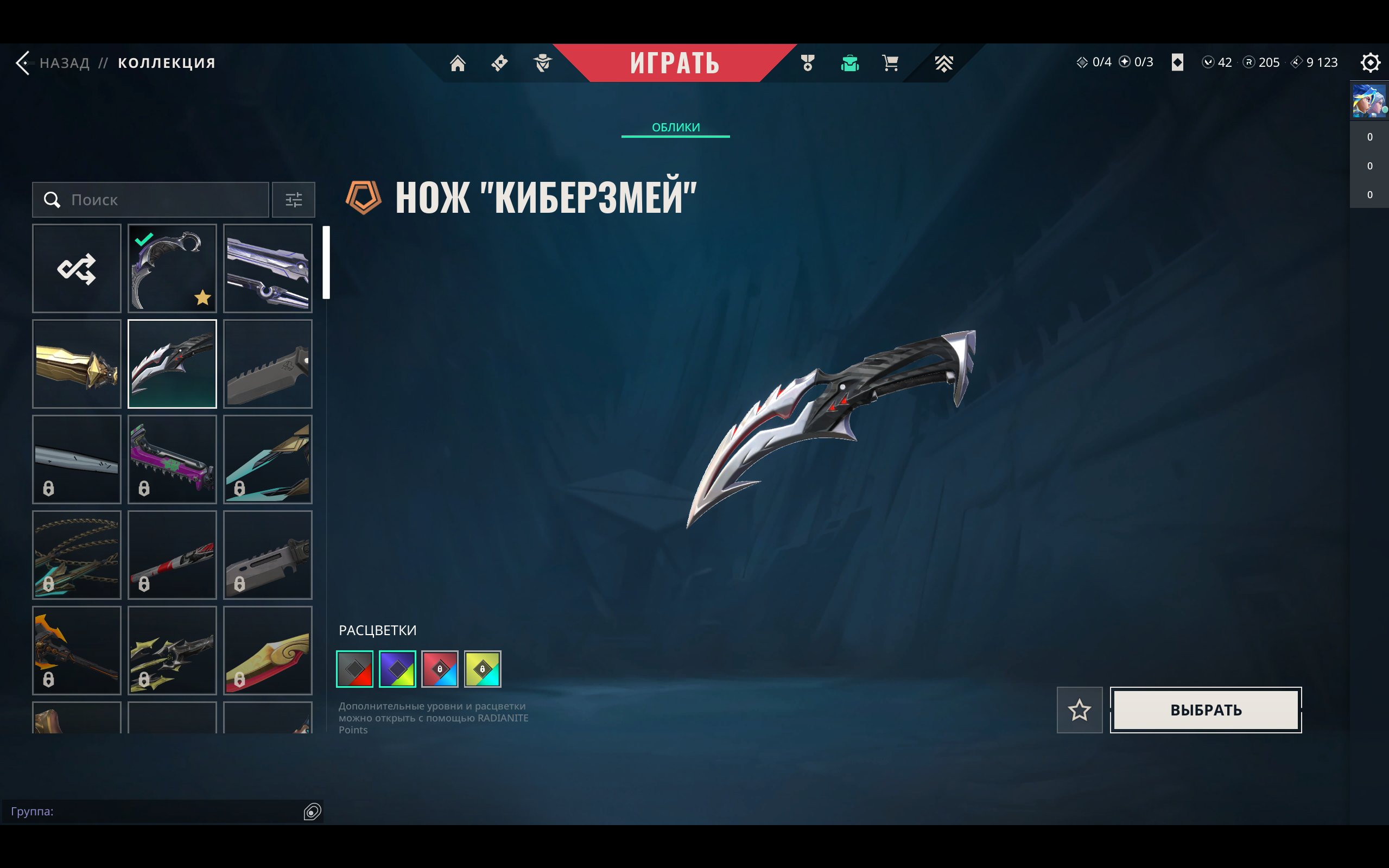Go back using НАЗАД link

point(63,63)
